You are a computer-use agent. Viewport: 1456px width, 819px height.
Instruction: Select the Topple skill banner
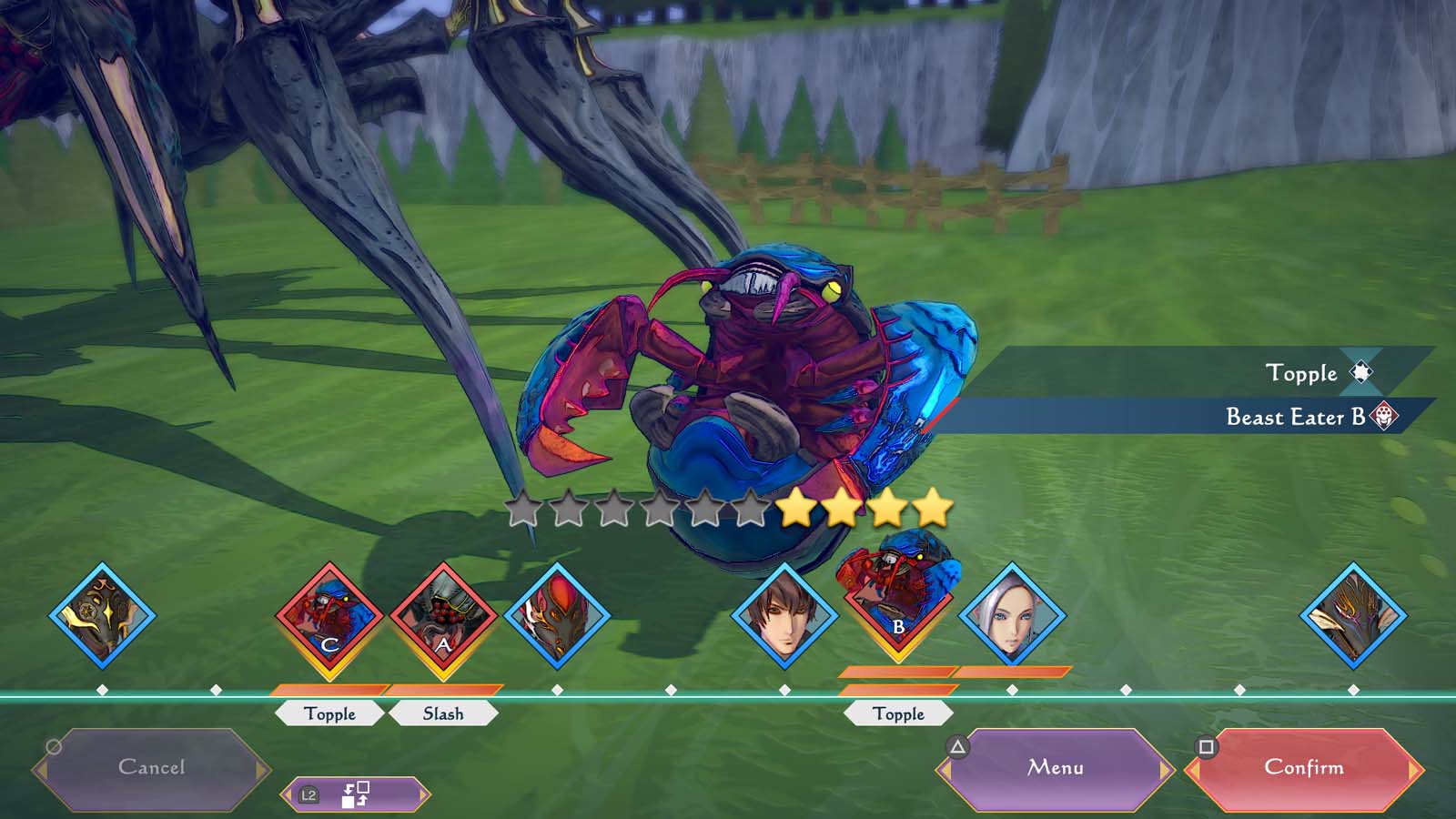[1301, 373]
